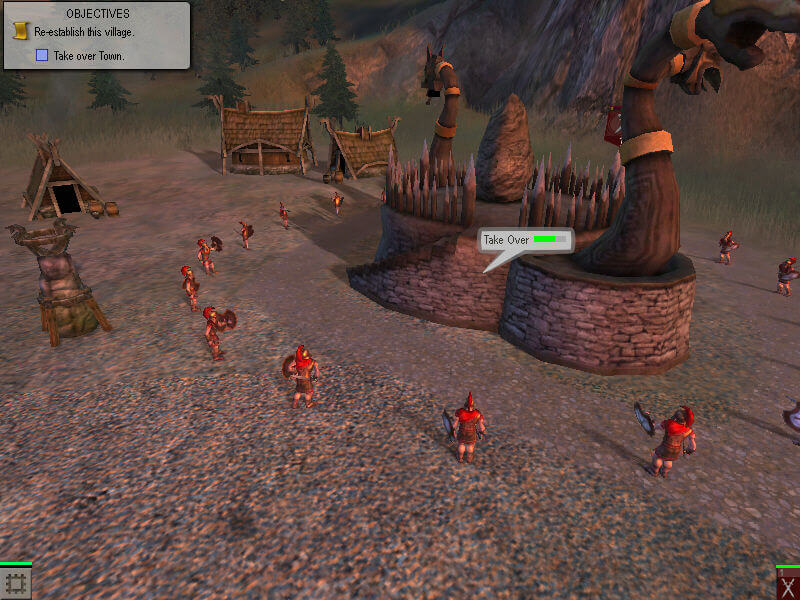
Task: Click the "Take Over" town tooltip
Action: (525, 240)
